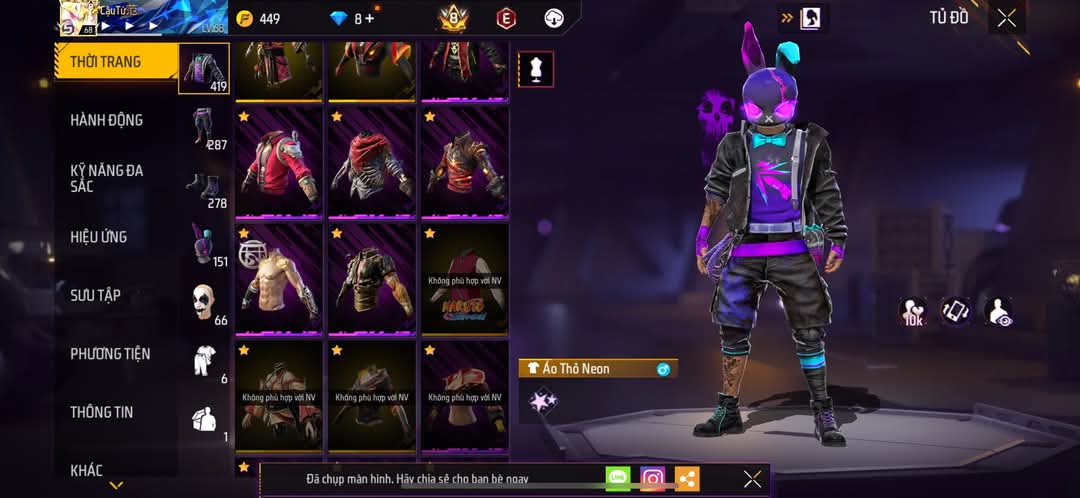Choose the Naruto-branded top item
1080x498 pixels.
[x=464, y=278]
